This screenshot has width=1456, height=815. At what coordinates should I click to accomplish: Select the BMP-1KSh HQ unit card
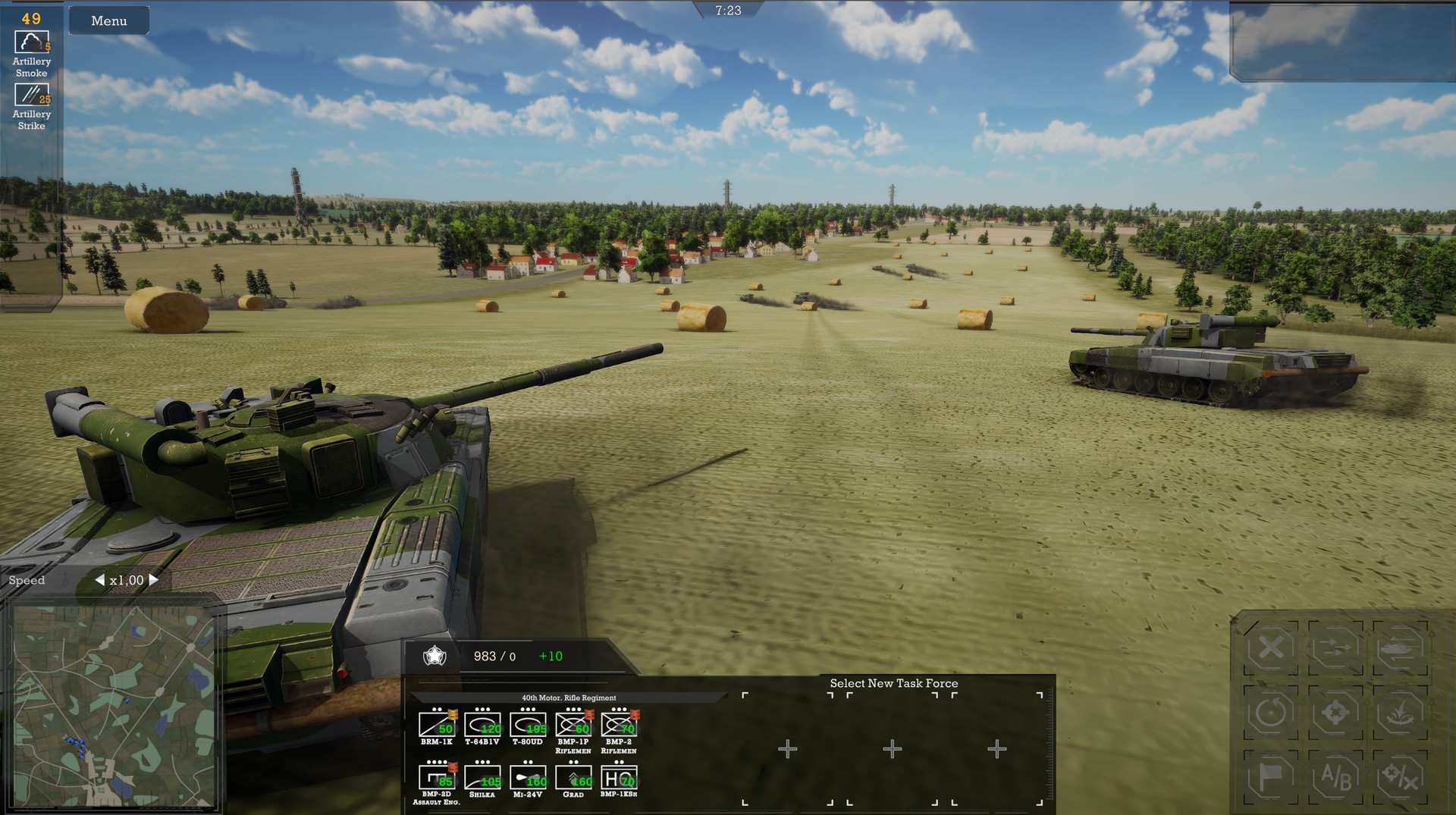click(617, 779)
